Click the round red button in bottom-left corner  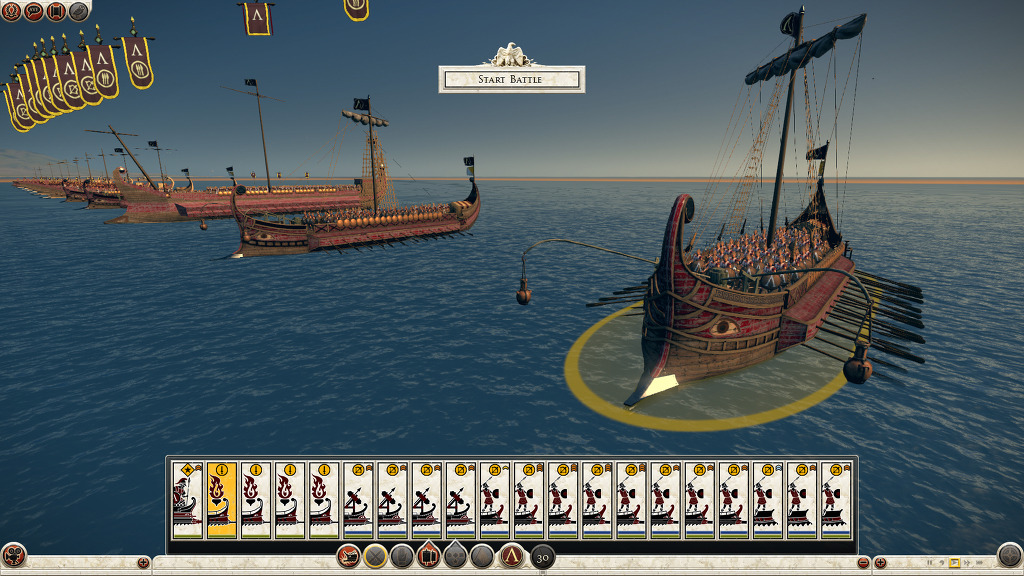[x=14, y=555]
